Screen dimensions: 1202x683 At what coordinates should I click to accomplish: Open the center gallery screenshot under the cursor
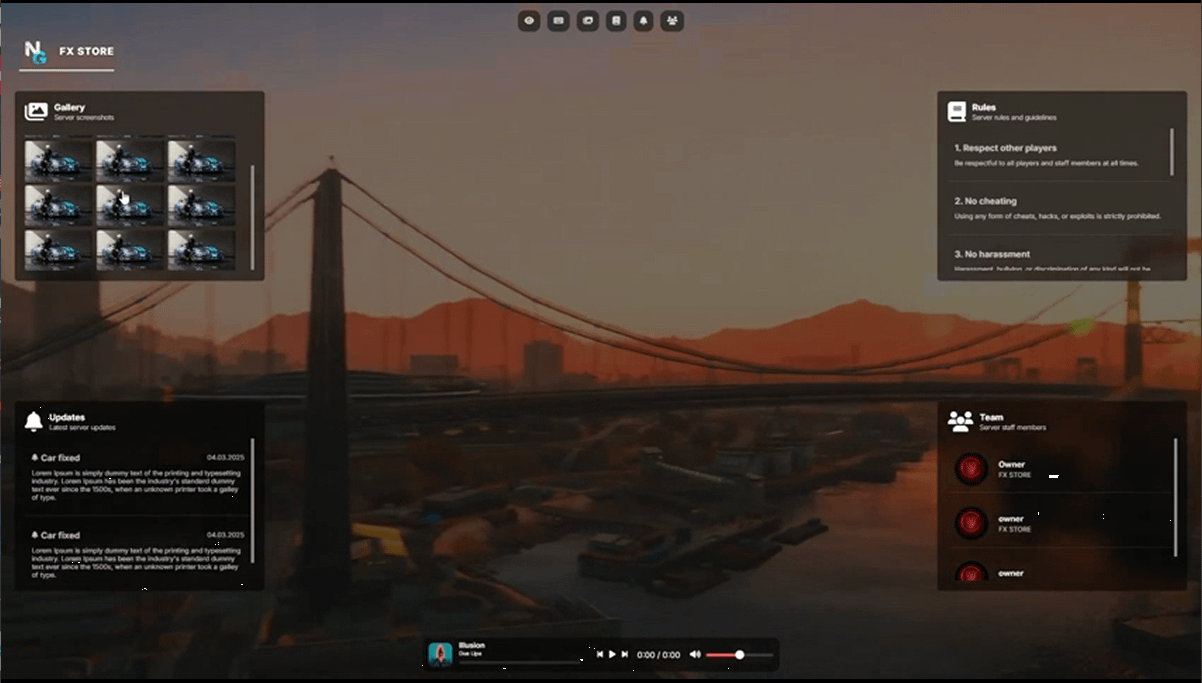(130, 205)
